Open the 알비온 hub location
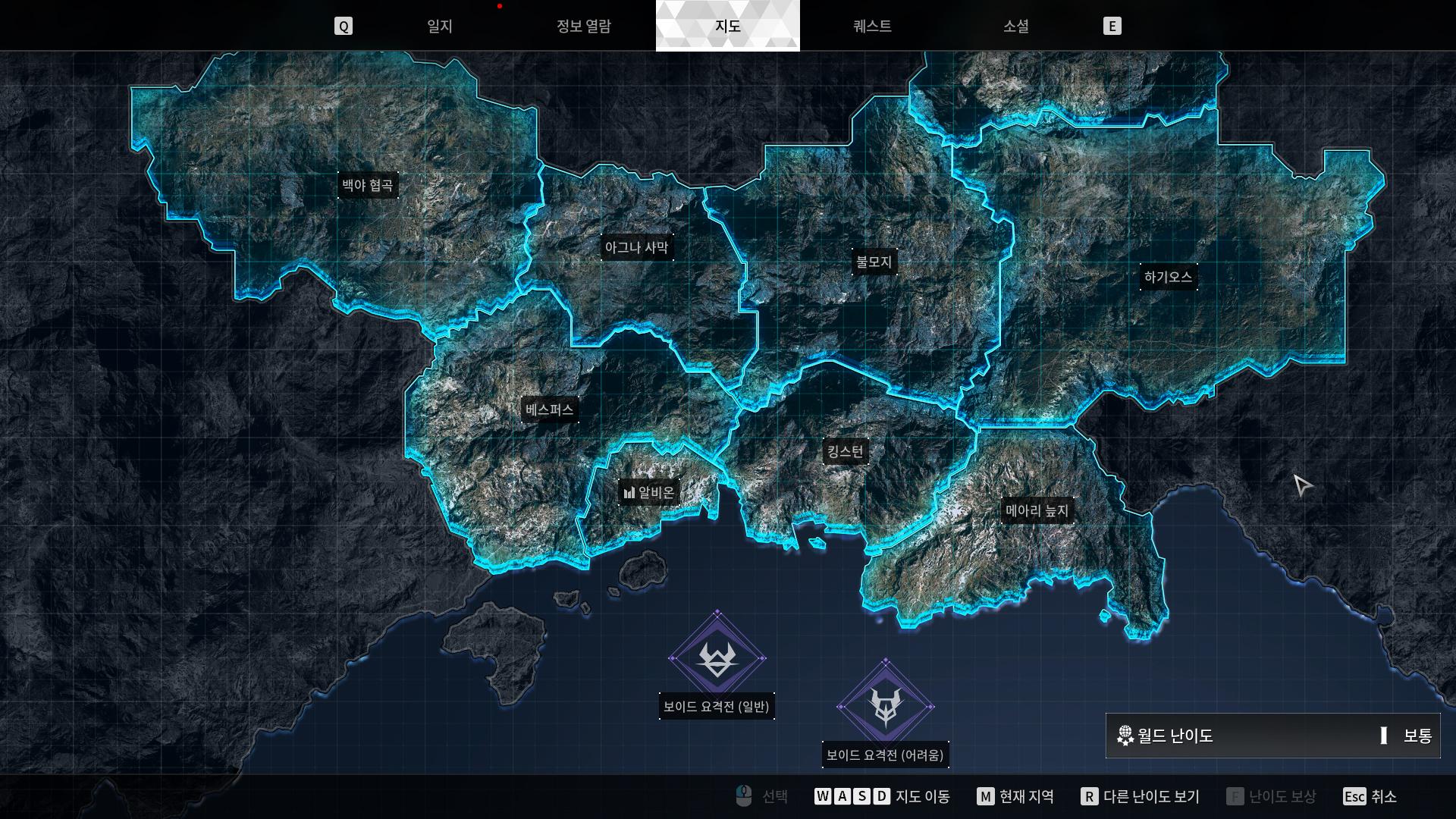This screenshot has height=819, width=1456. (x=649, y=493)
